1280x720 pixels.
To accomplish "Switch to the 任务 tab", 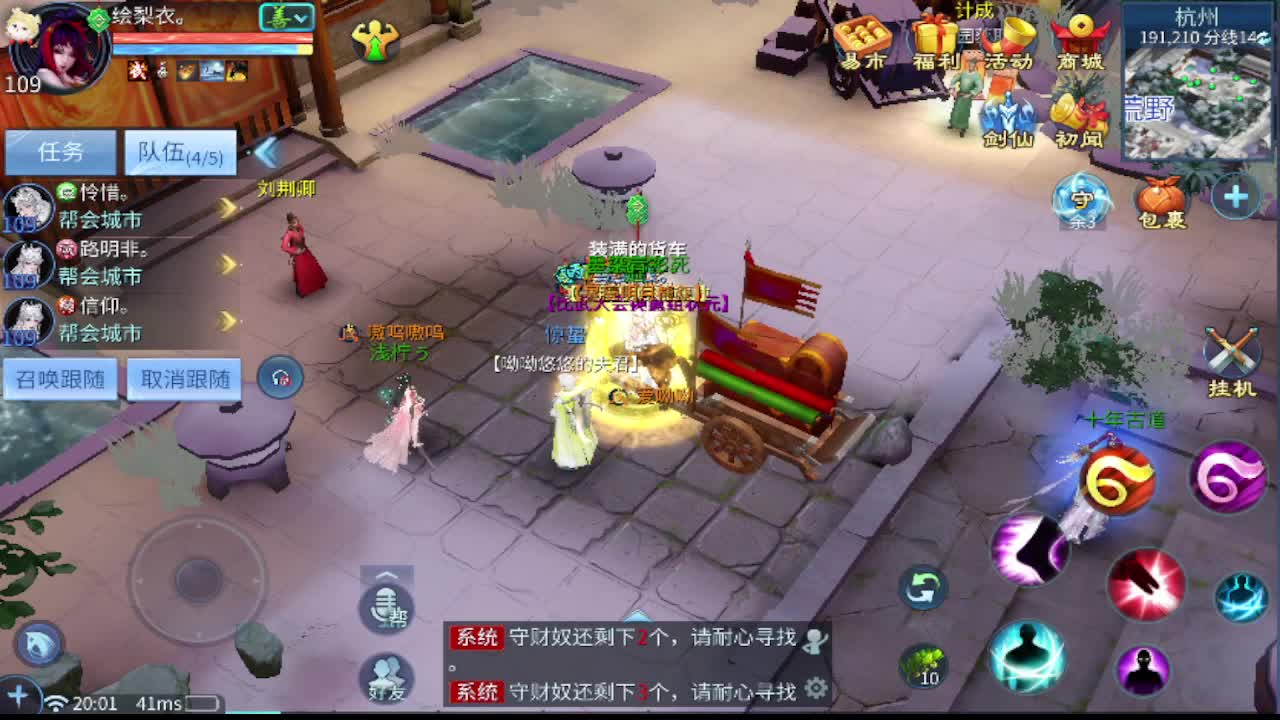I will pos(60,151).
